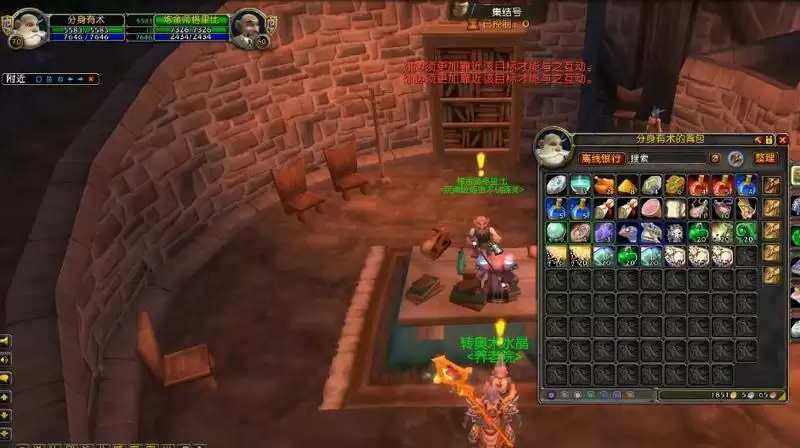Pick the yellow cheese wedge slot
Image resolution: width=800 pixels, height=448 pixels.
click(x=627, y=185)
